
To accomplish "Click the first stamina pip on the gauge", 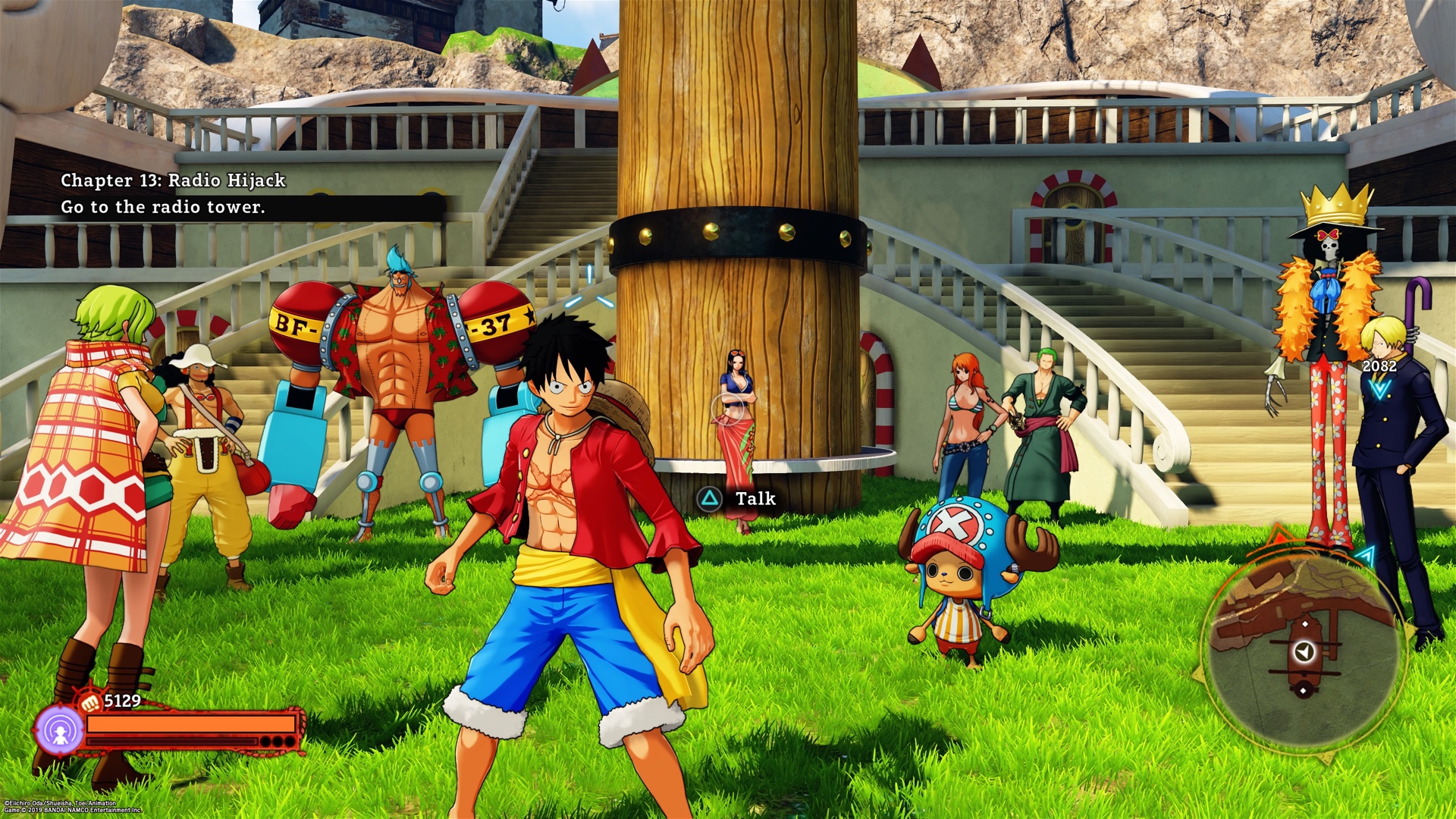I will pyautogui.click(x=268, y=741).
